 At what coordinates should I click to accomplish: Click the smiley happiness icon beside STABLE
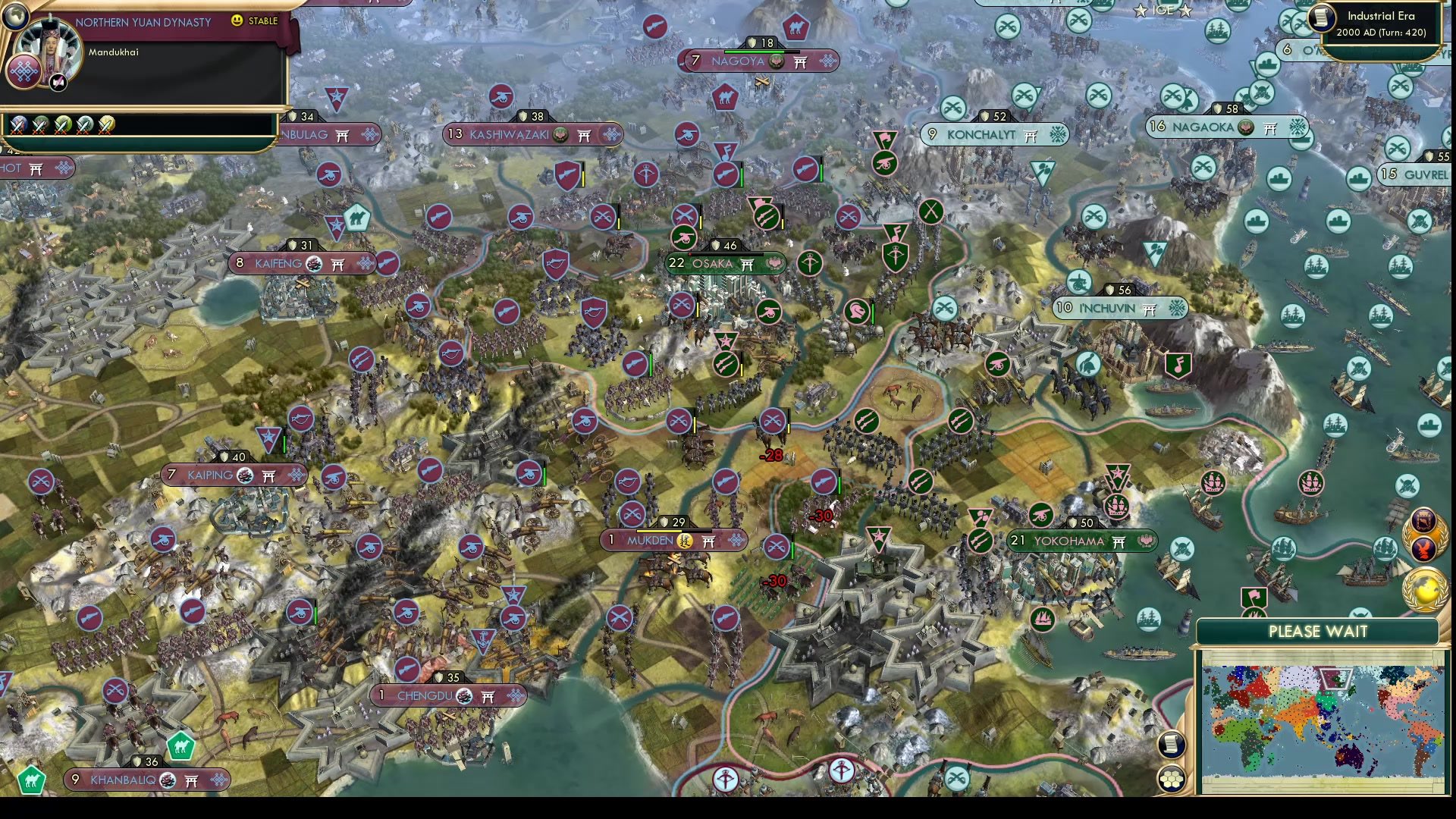[x=237, y=22]
